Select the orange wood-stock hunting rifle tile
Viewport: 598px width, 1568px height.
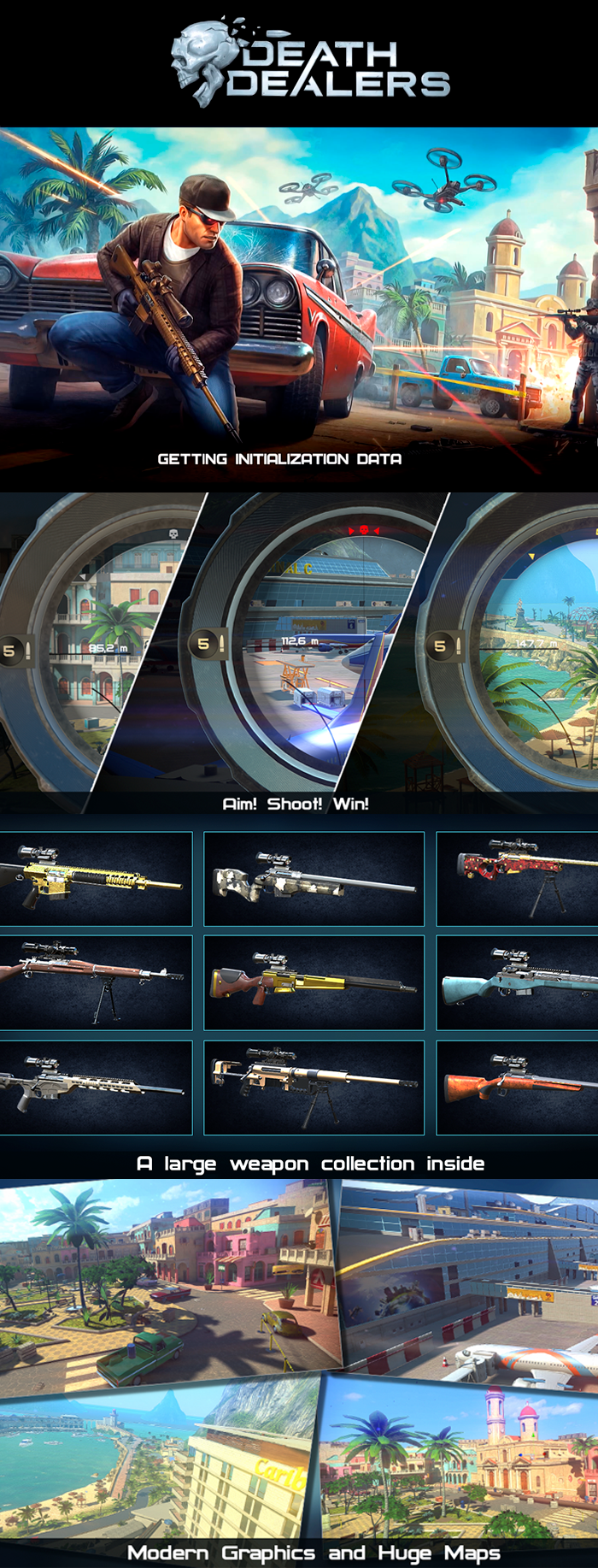tap(517, 1088)
